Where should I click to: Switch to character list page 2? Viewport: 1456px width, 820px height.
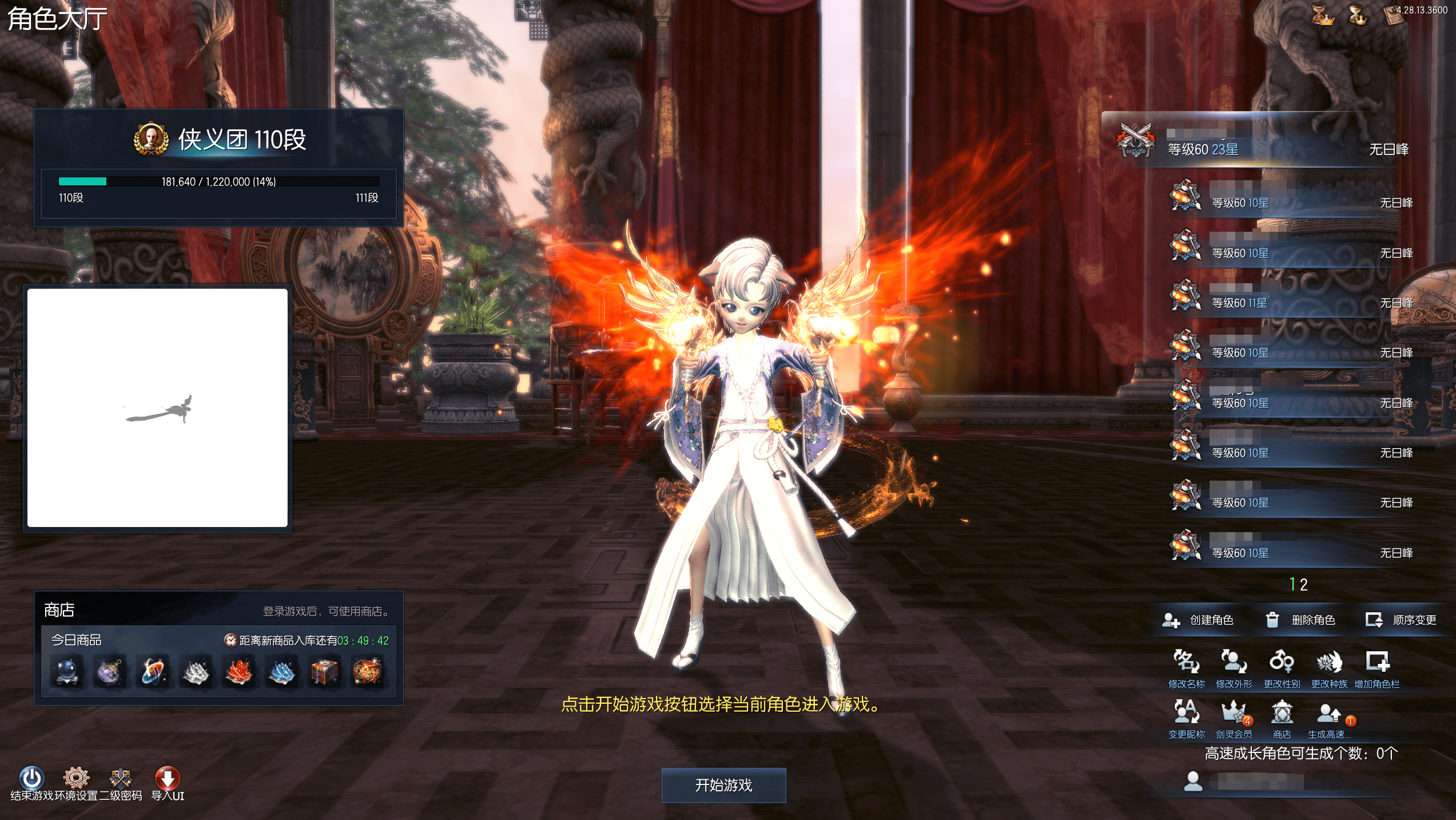click(x=1304, y=585)
